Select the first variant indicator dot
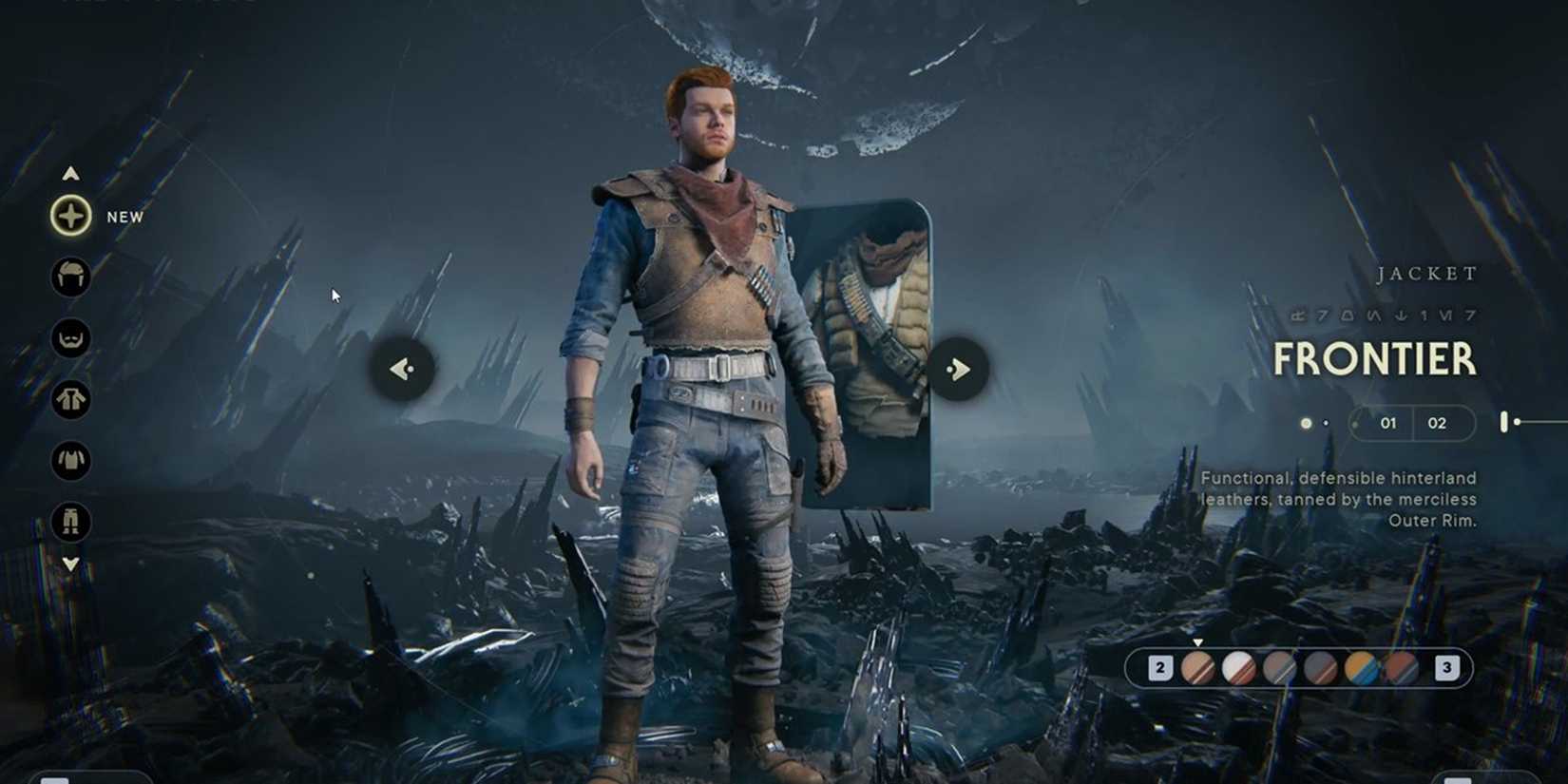Screen dimensions: 1568x784 pos(1305,423)
